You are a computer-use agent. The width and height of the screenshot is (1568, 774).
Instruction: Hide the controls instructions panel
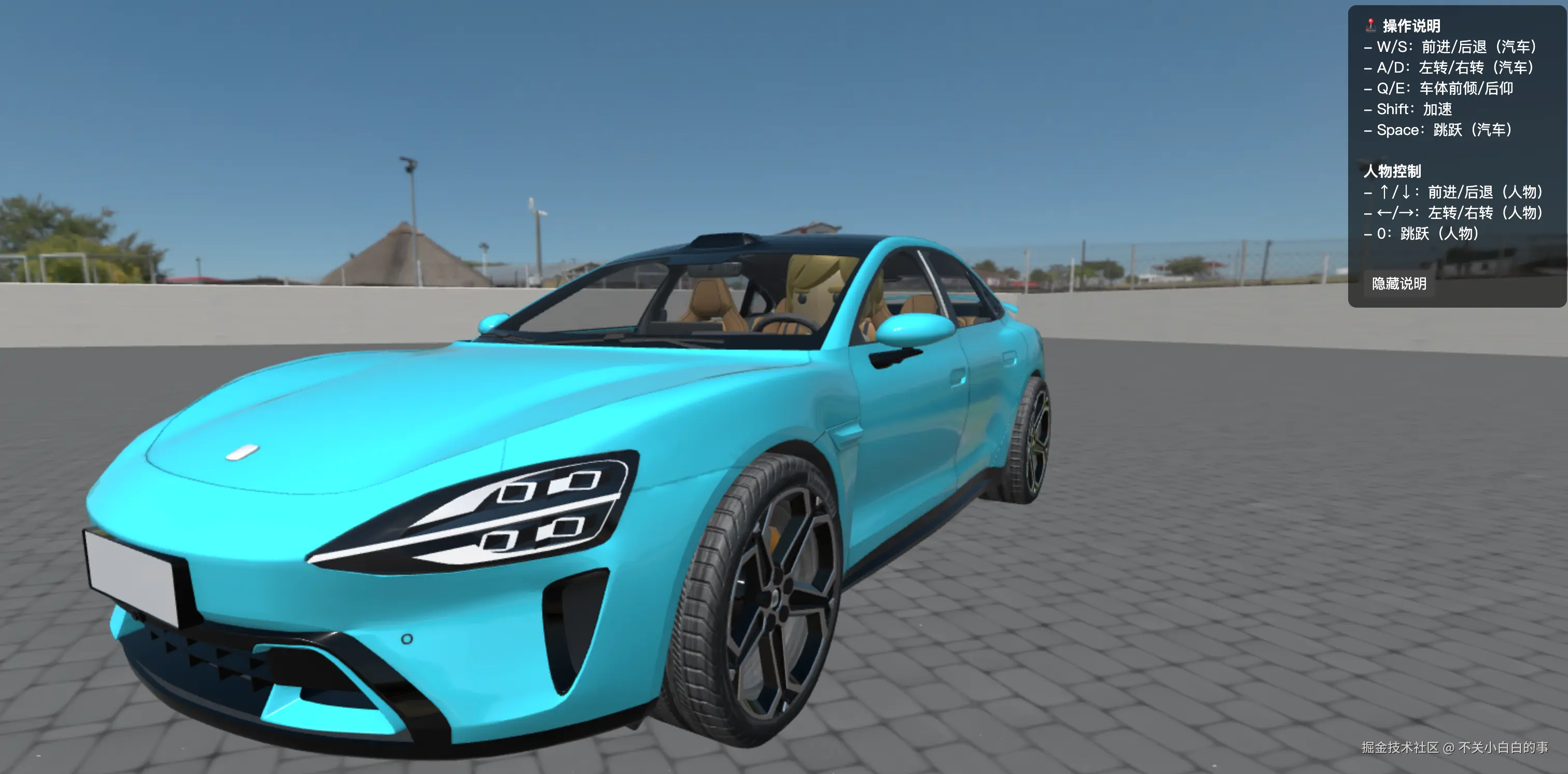click(1398, 284)
